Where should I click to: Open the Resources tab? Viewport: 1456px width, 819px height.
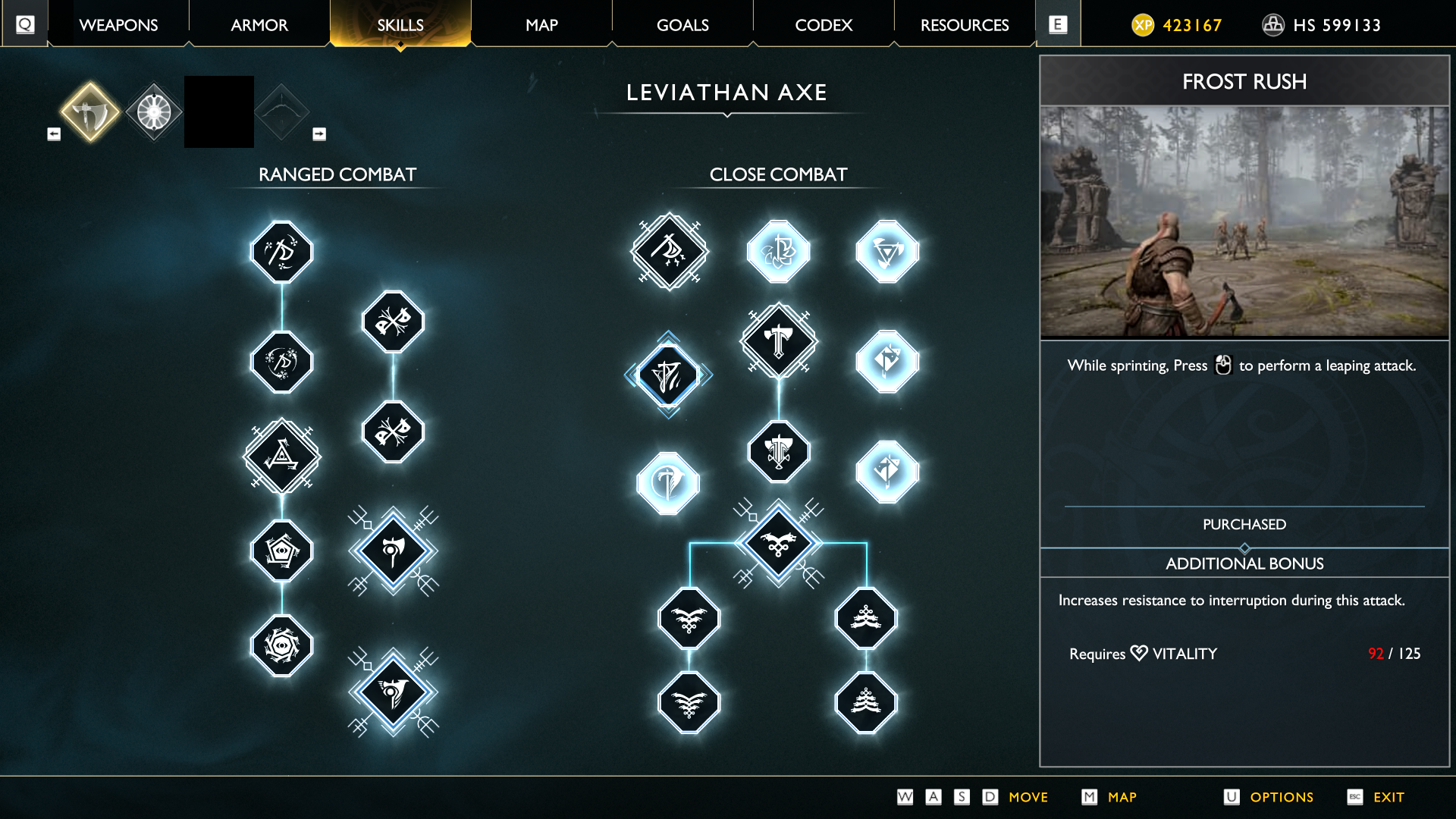point(965,25)
